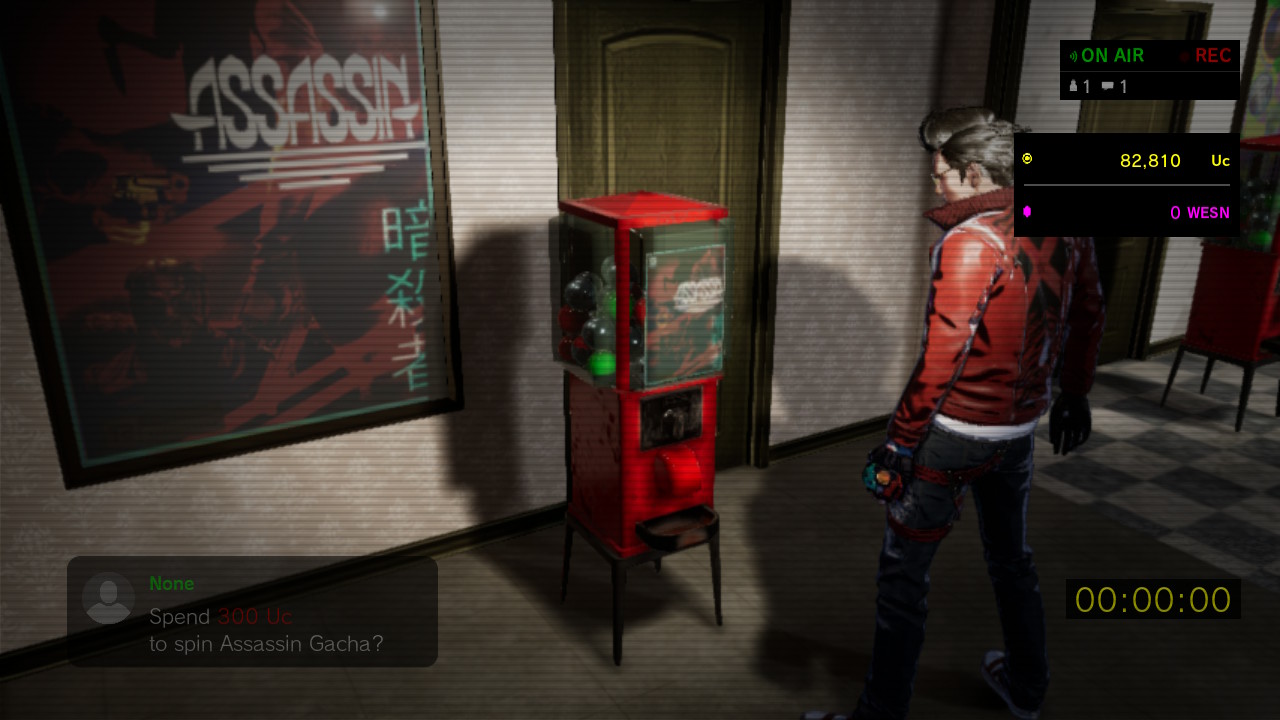Click the chat comment bubble icon
Screen dimensions: 1280x720
coord(1108,86)
